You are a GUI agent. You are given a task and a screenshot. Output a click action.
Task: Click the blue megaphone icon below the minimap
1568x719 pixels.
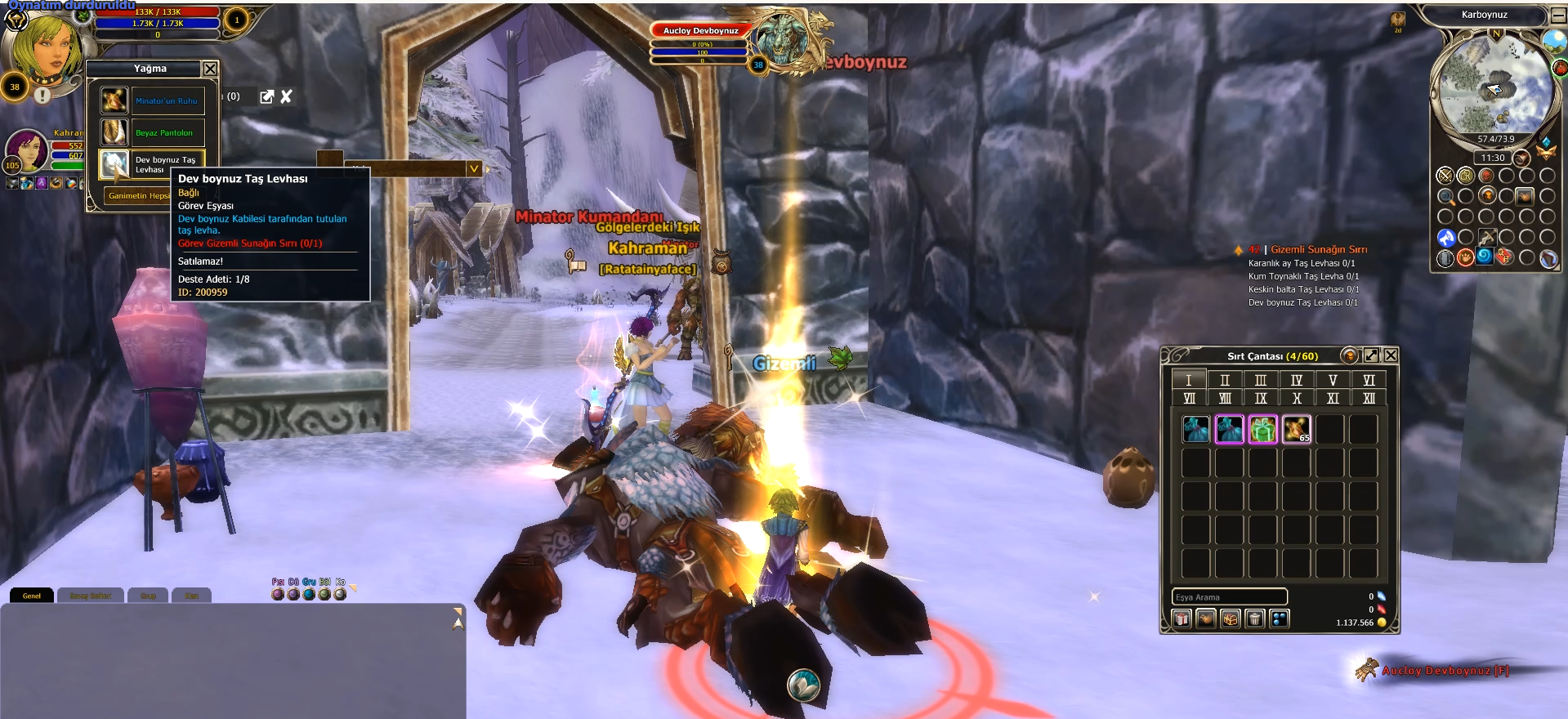point(1445,238)
